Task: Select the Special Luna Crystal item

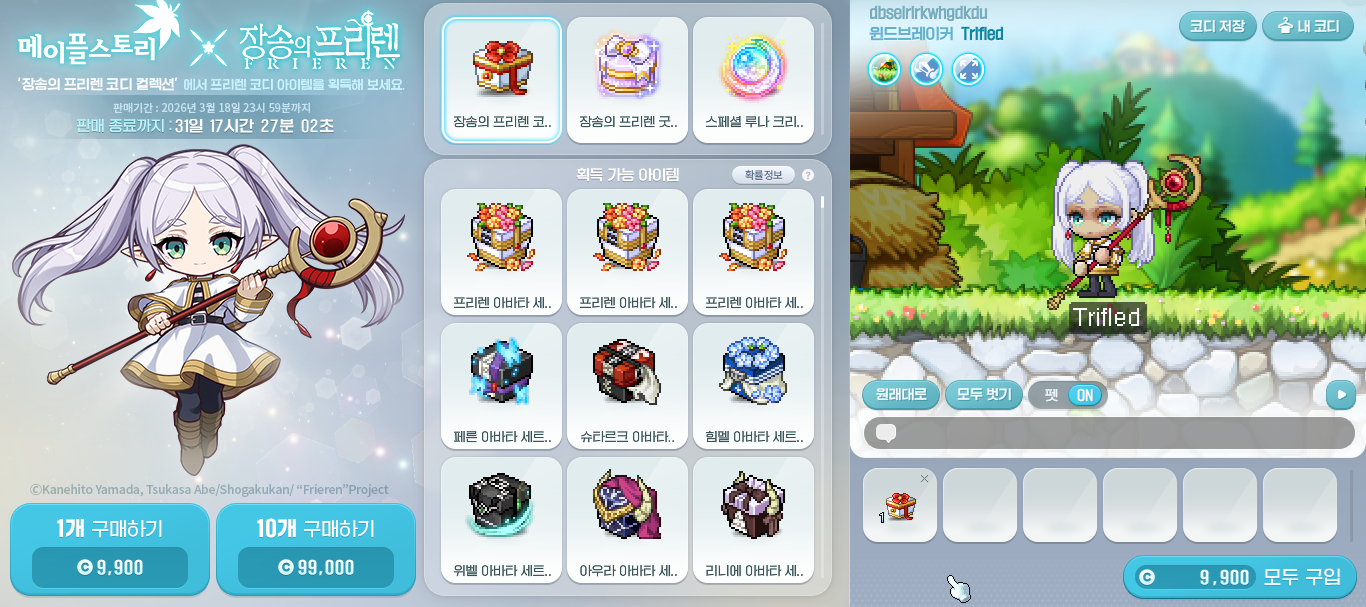Action: pyautogui.click(x=753, y=80)
